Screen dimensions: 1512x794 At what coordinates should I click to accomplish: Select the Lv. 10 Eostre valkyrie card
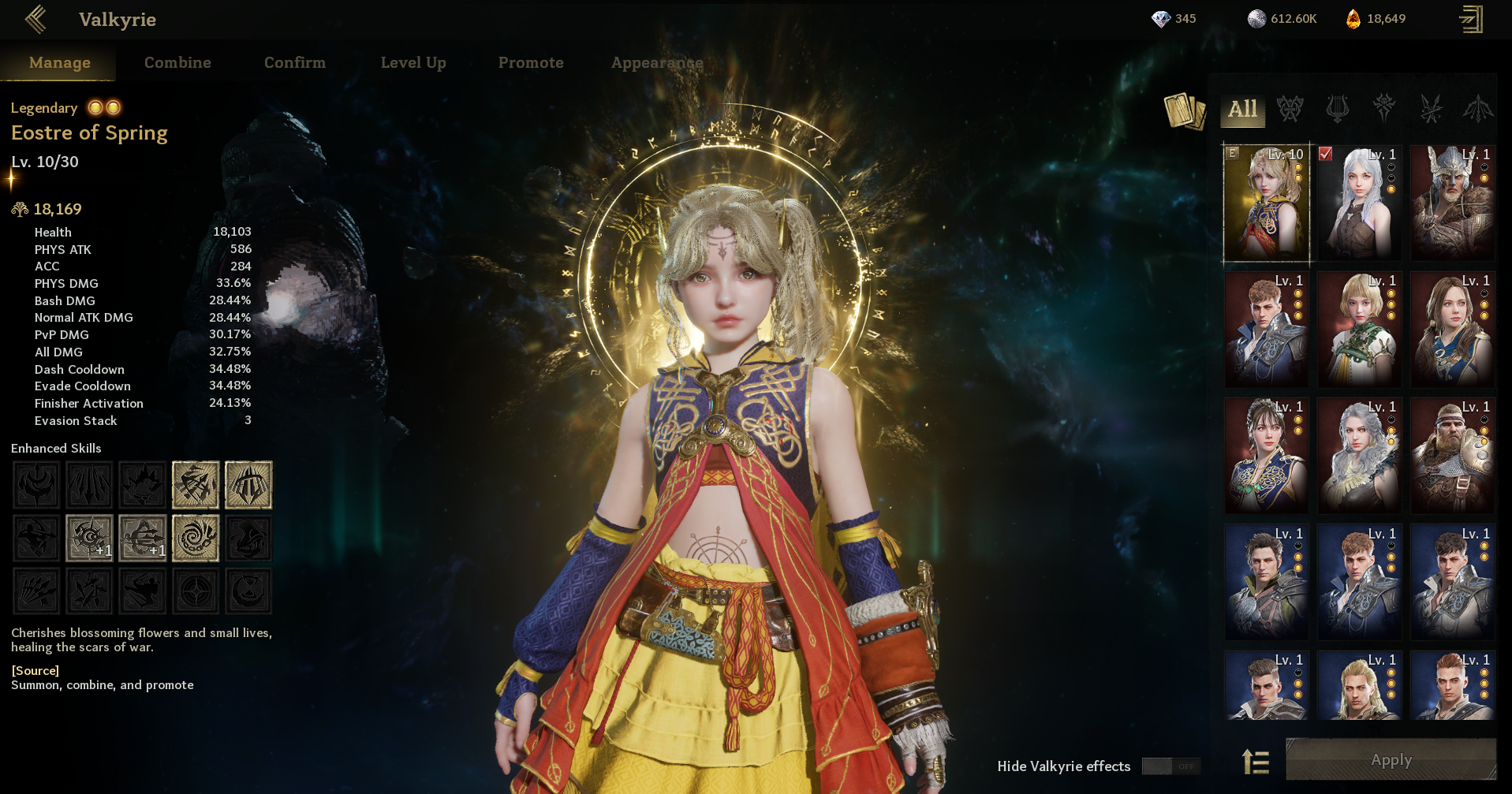pos(1266,203)
